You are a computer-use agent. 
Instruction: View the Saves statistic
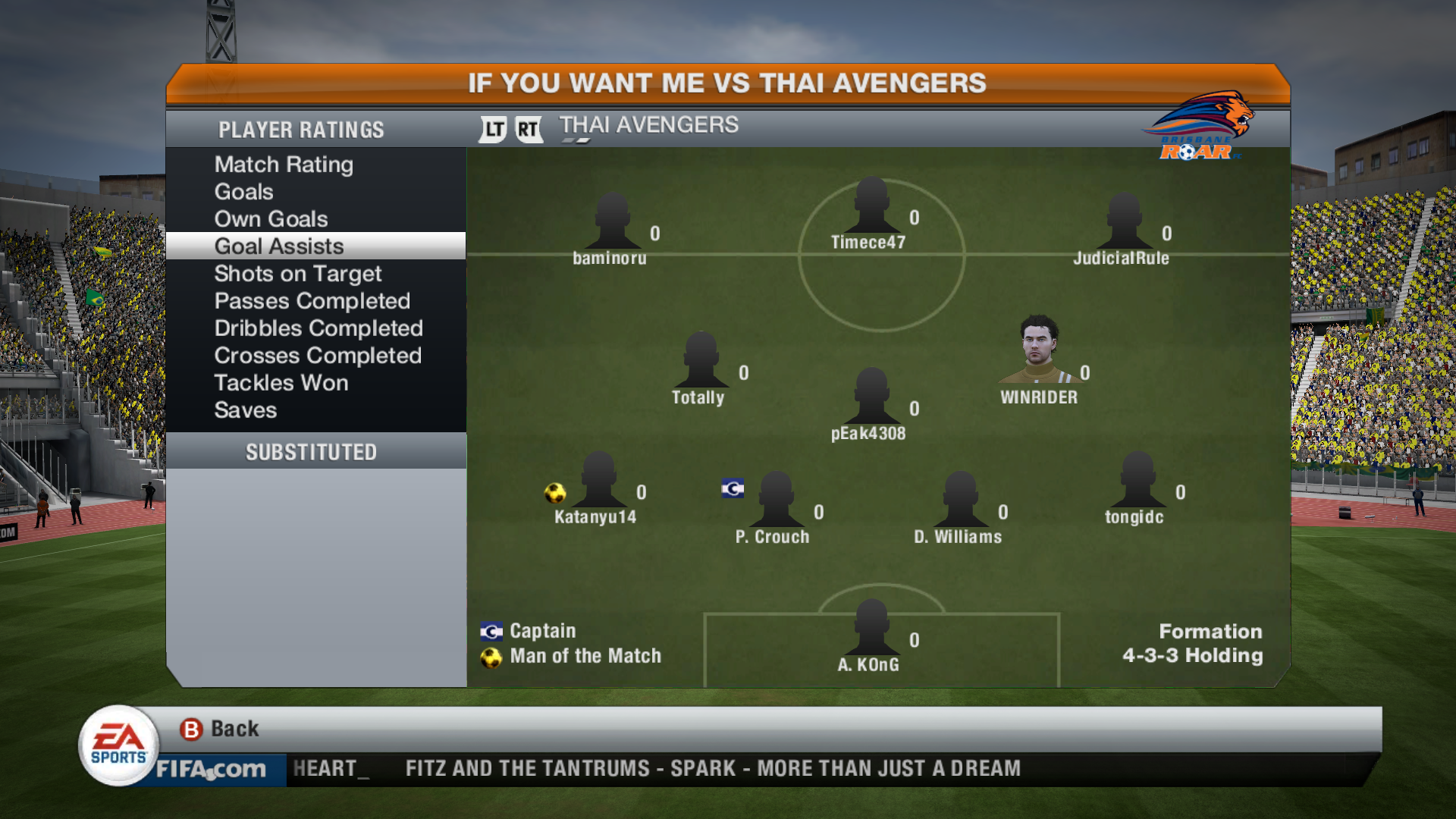click(245, 410)
